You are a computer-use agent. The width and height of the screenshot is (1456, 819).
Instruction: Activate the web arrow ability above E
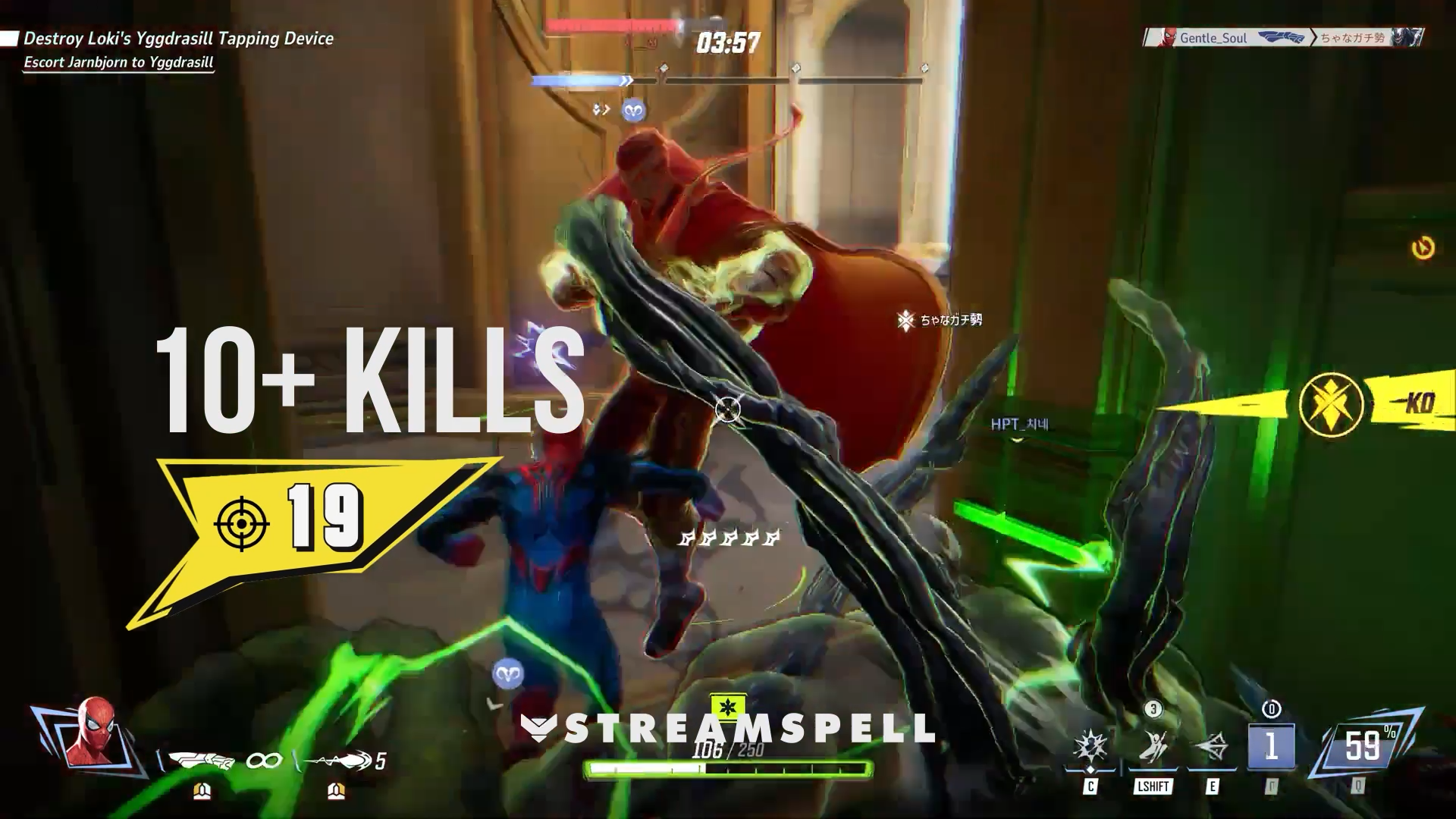pos(1211,748)
